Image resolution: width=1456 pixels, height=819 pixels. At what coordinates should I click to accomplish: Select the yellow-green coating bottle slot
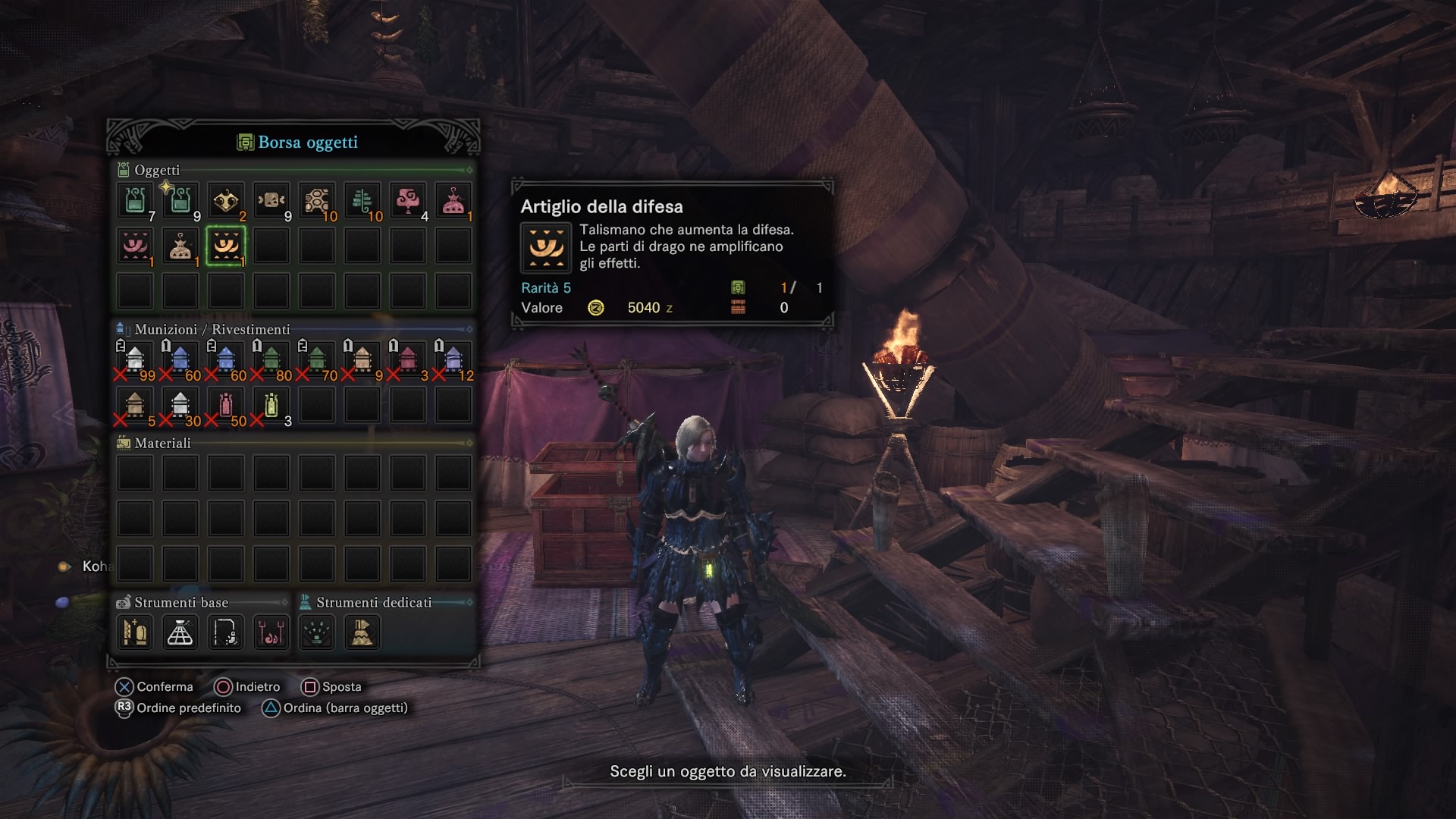271,405
